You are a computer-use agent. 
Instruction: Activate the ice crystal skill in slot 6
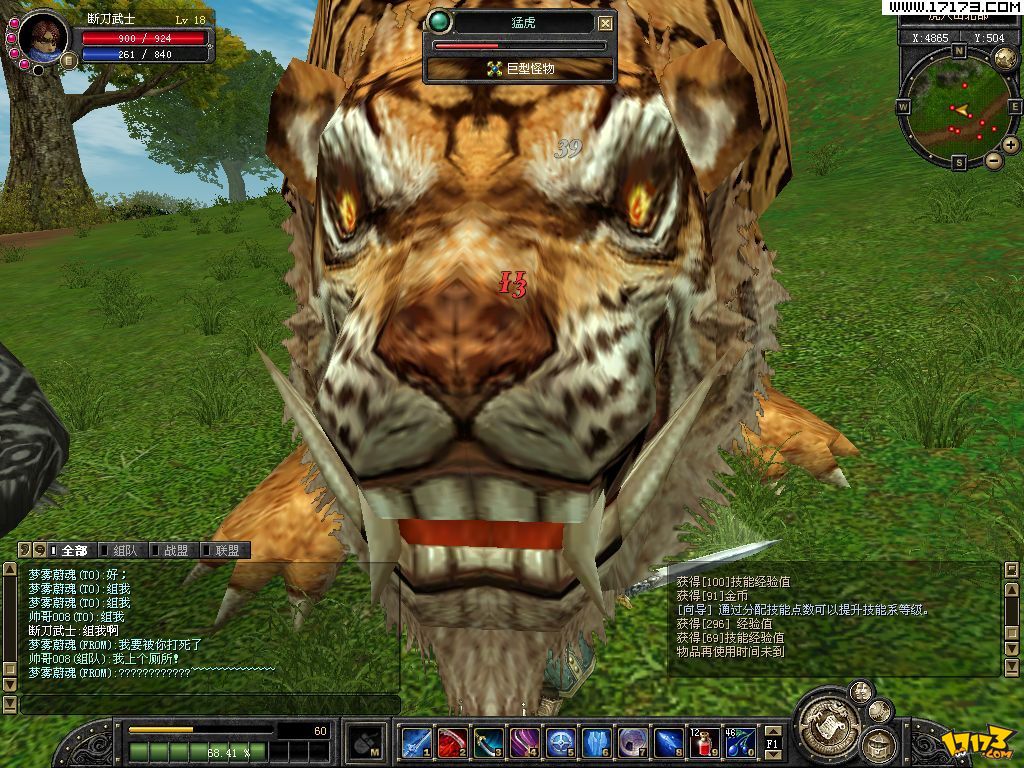tap(596, 742)
